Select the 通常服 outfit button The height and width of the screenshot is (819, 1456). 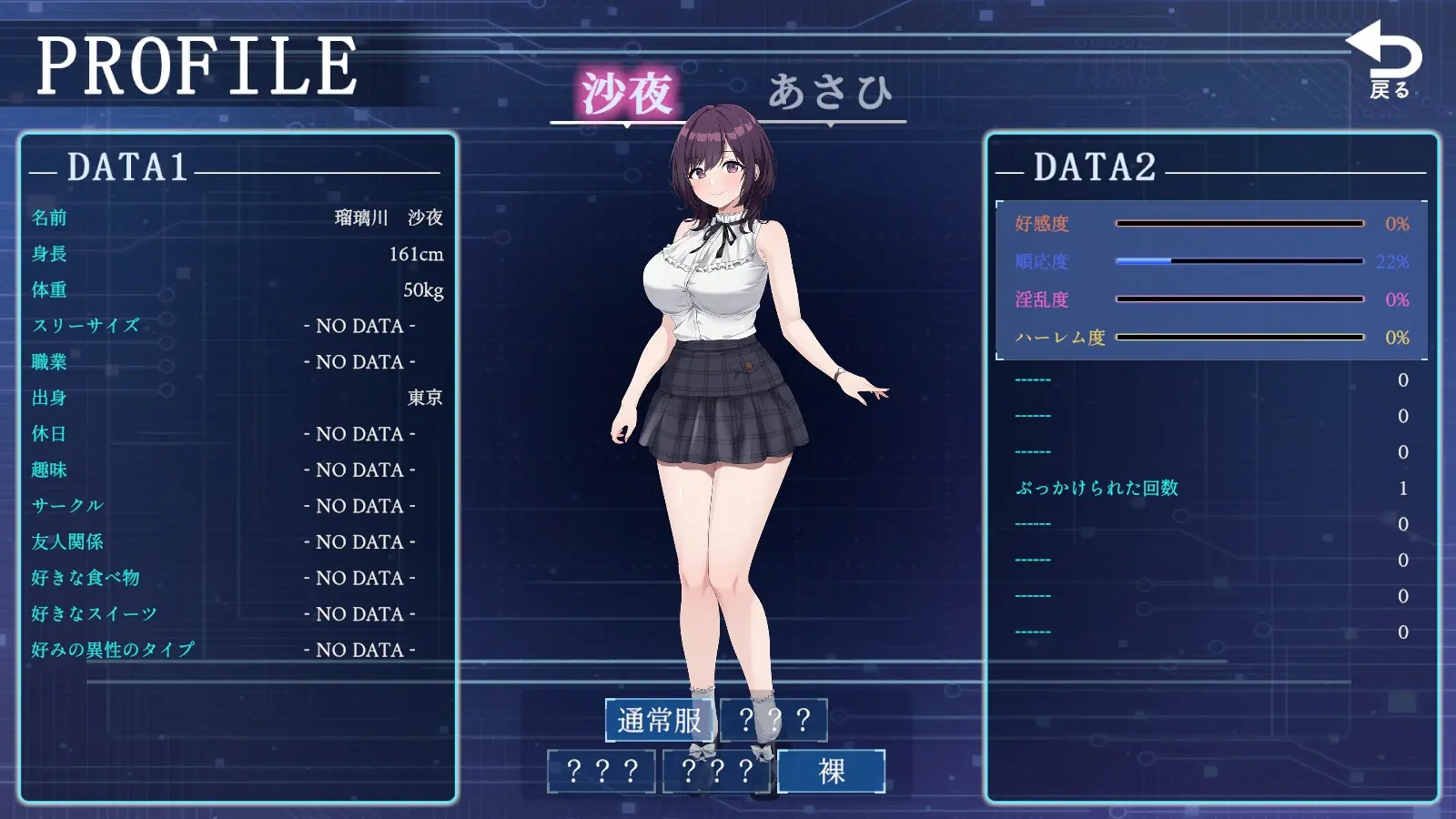660,721
